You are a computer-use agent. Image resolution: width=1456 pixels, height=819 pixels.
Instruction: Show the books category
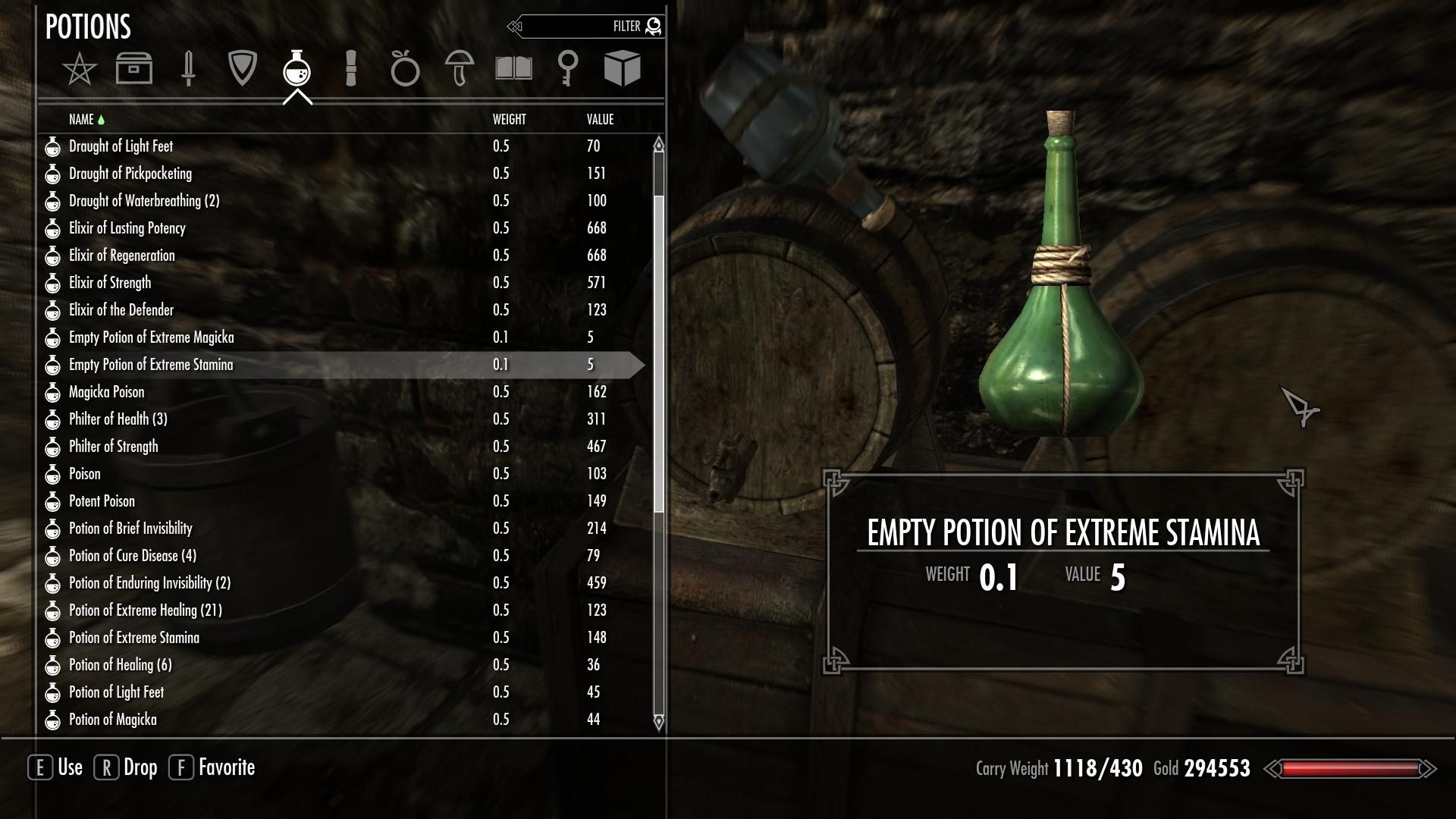tap(513, 69)
